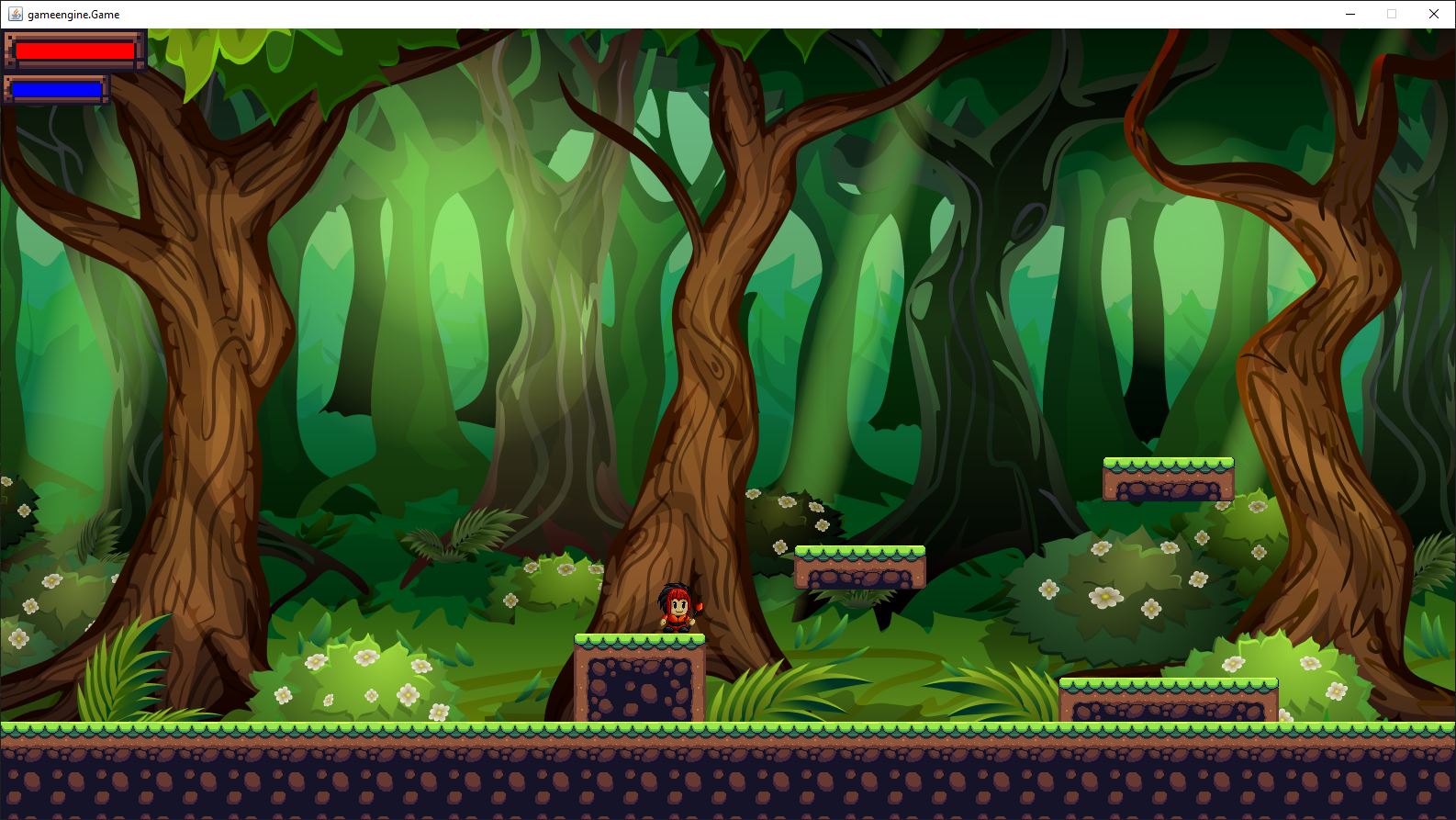Click the red health bar
Screen dimensions: 1456x820
coord(75,51)
